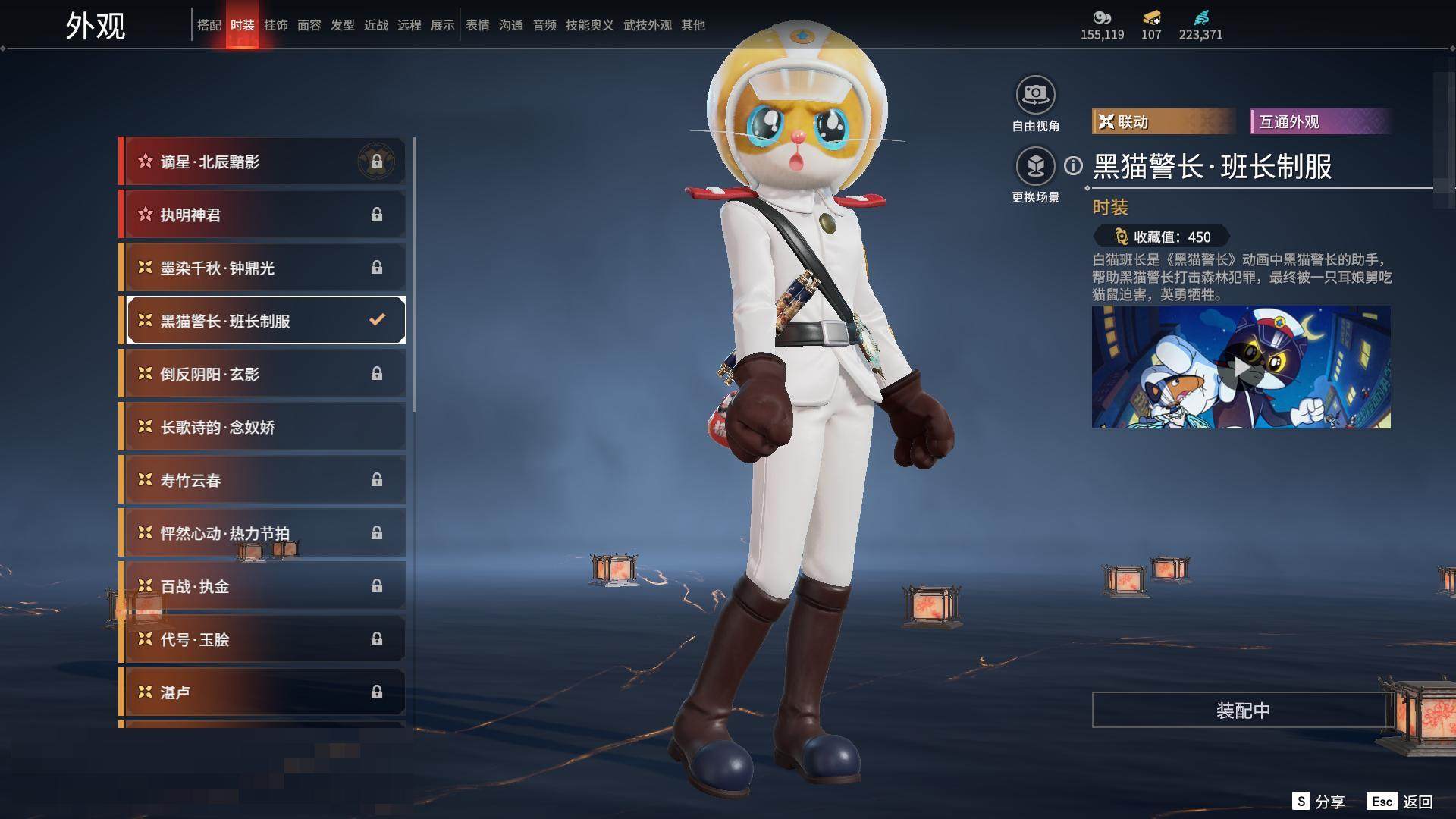Image resolution: width=1456 pixels, height=819 pixels.
Task: Open the 近战 weapon skins tab
Action: pyautogui.click(x=375, y=25)
